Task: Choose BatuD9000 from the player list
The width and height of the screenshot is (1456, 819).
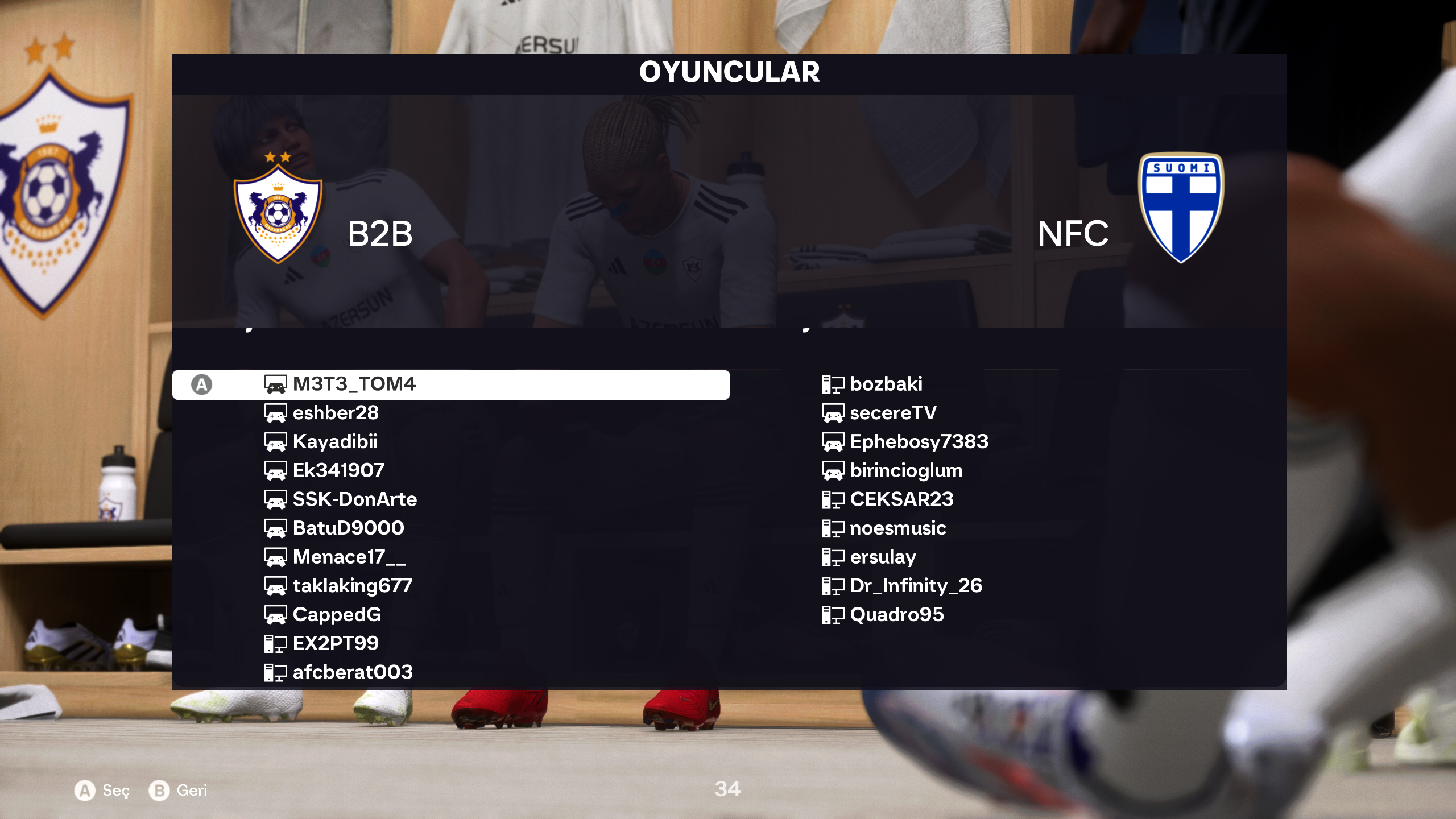Action: point(348,528)
